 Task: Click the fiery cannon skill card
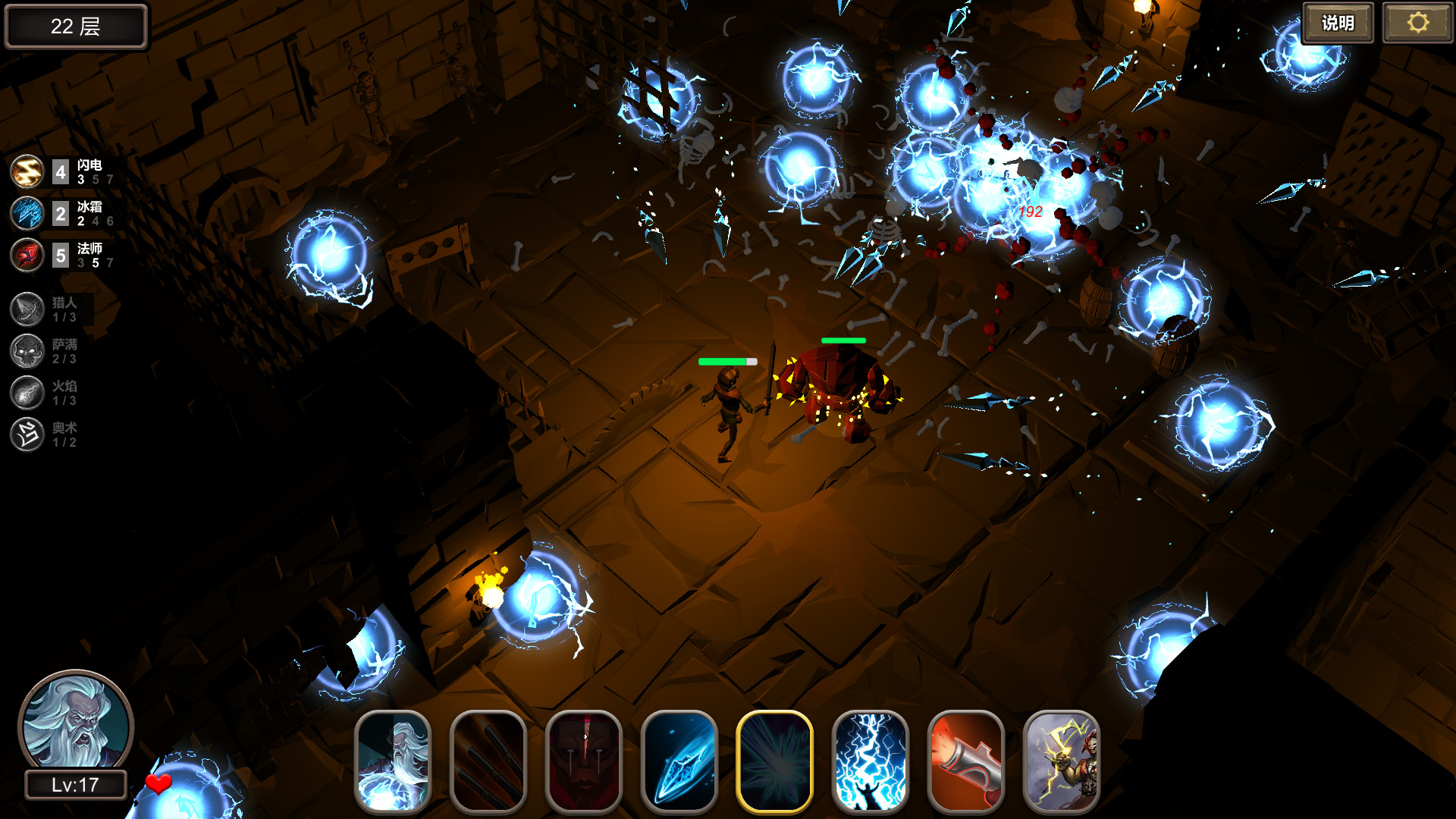[965, 761]
